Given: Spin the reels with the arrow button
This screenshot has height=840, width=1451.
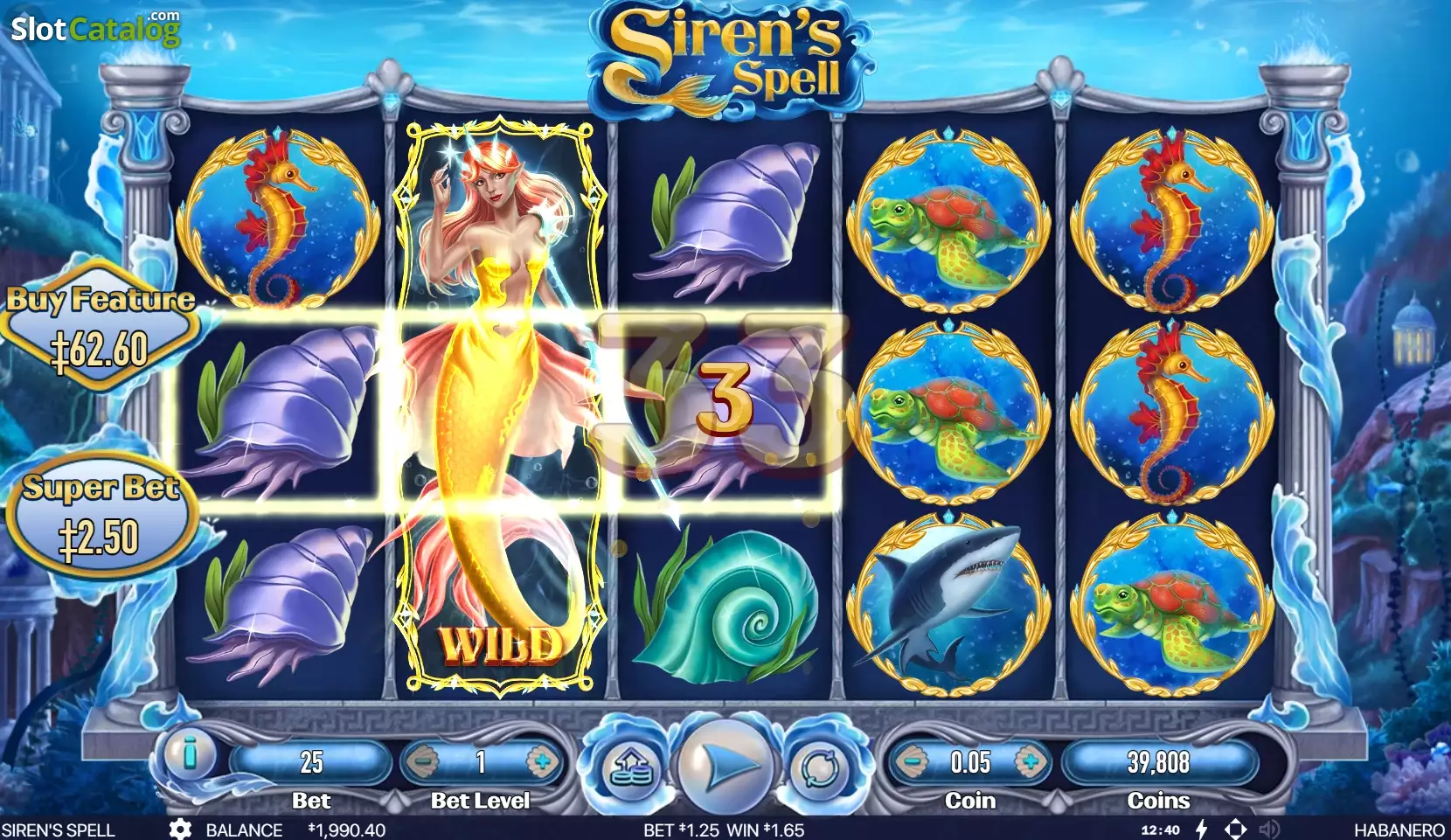Looking at the screenshot, I should [725, 767].
